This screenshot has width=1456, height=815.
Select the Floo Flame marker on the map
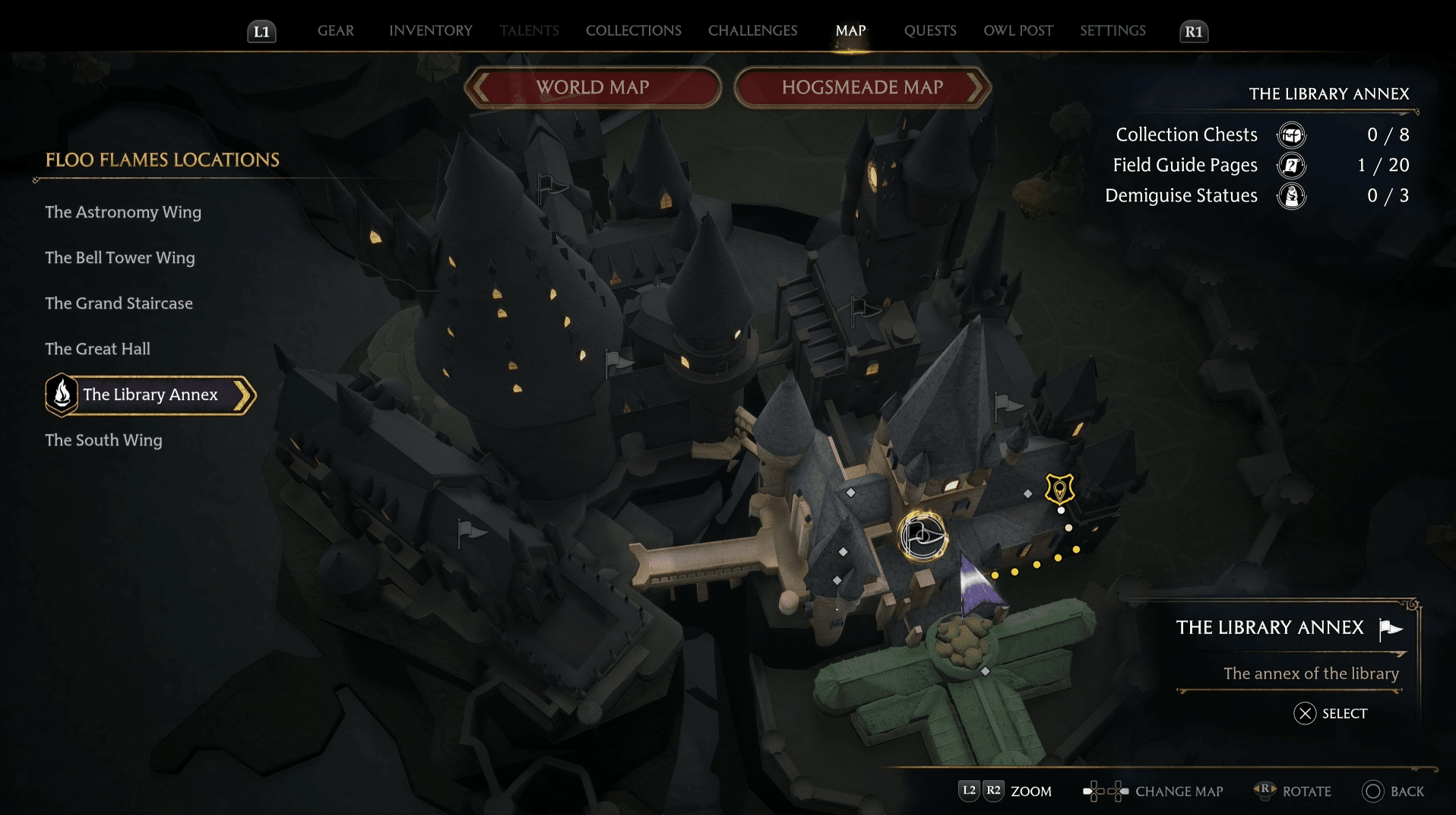coord(922,536)
